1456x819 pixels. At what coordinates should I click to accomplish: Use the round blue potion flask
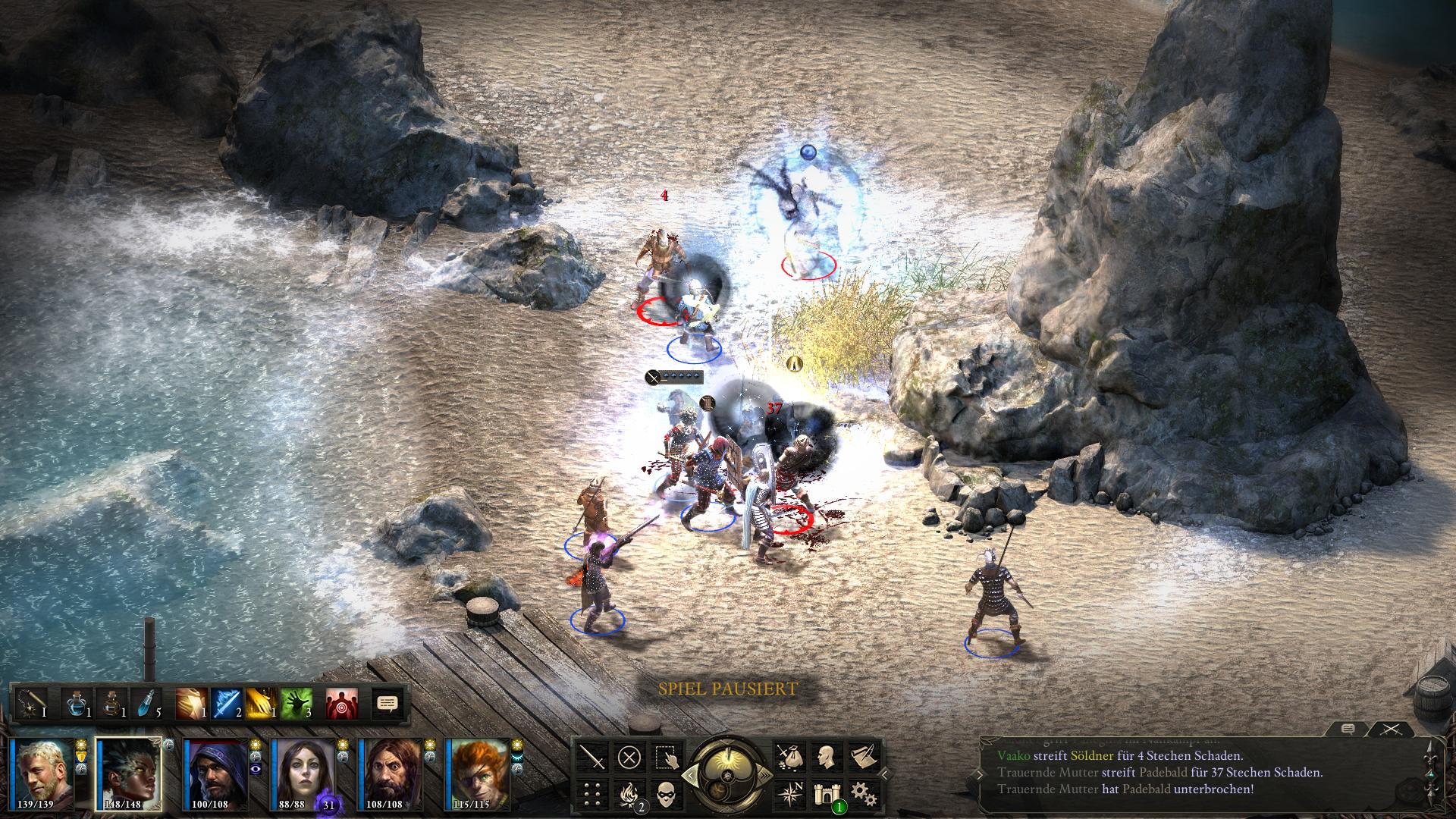click(x=78, y=704)
